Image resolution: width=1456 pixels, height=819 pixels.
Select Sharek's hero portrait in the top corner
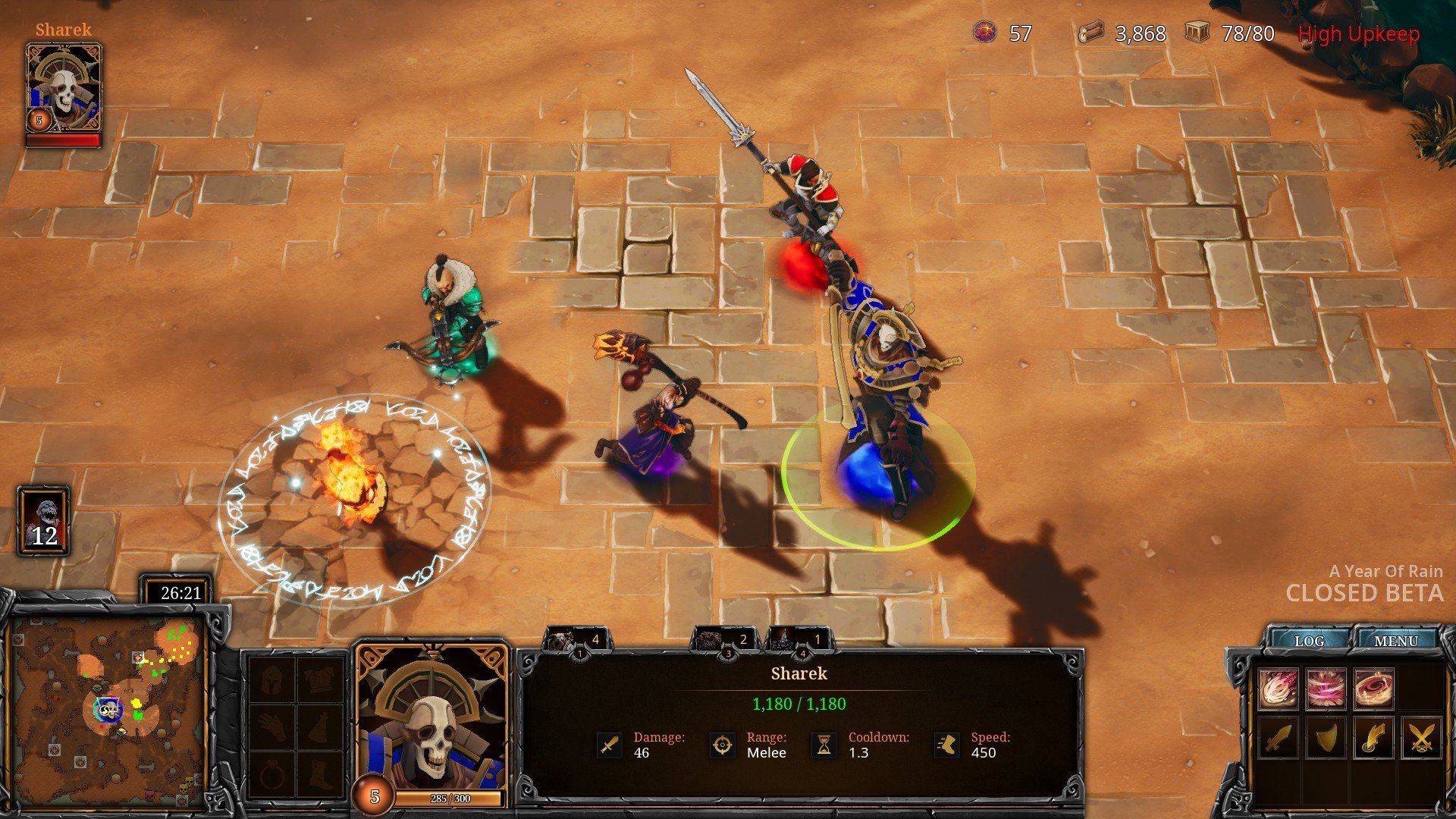point(64,88)
